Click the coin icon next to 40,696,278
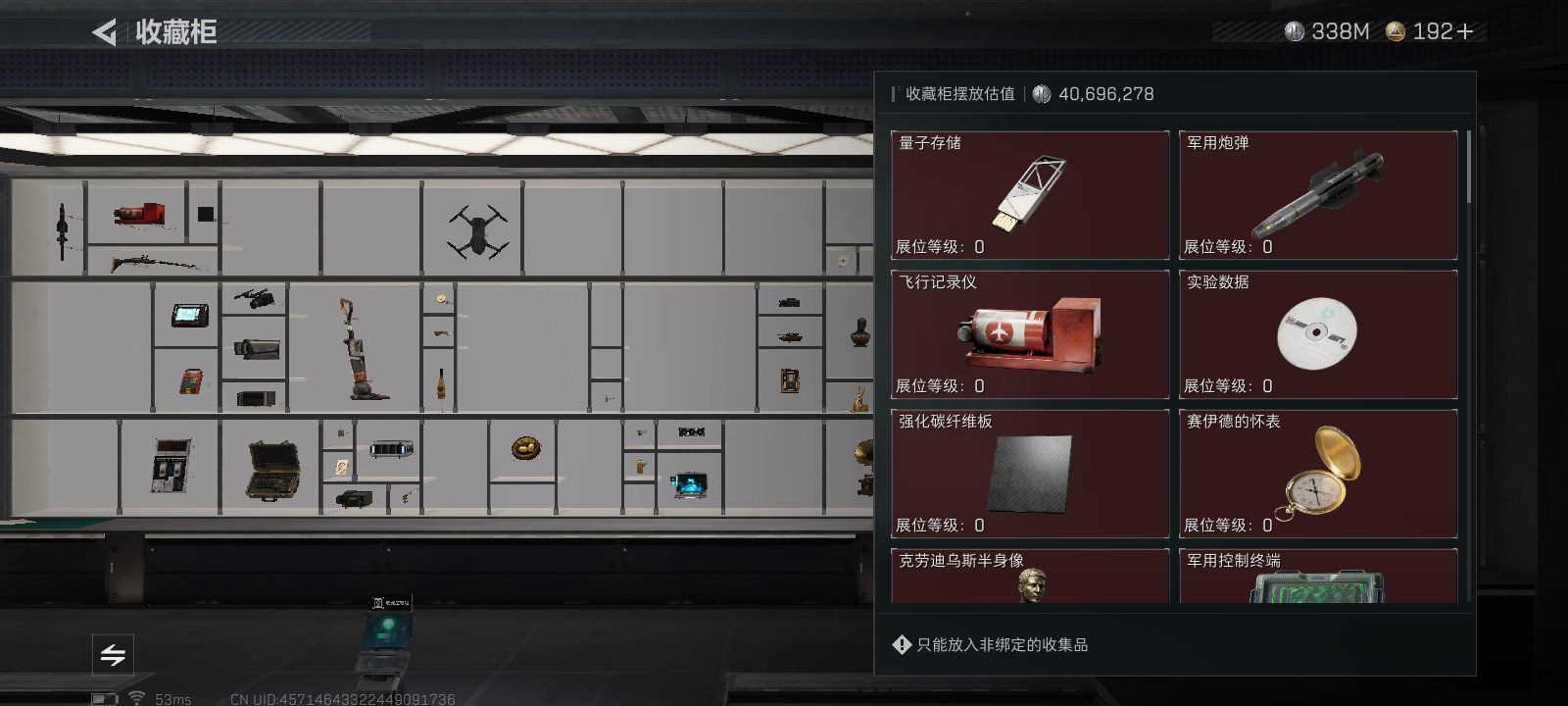1568x706 pixels. 1041,94
